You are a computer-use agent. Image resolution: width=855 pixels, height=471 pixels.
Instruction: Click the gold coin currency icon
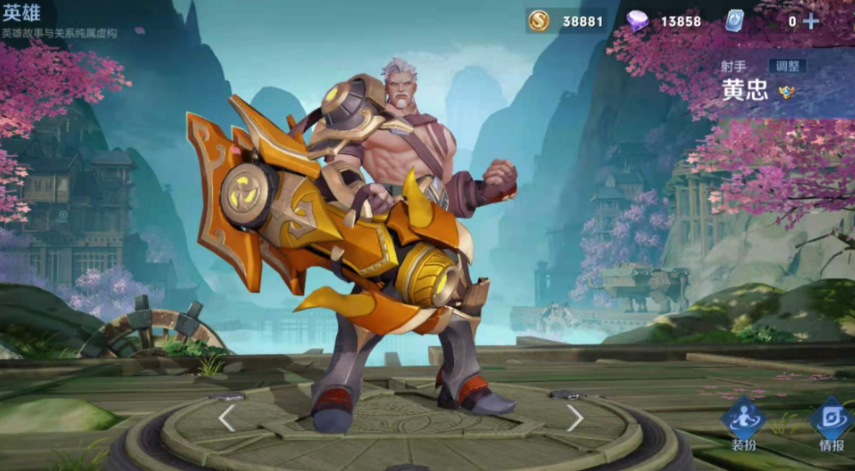[x=539, y=20]
